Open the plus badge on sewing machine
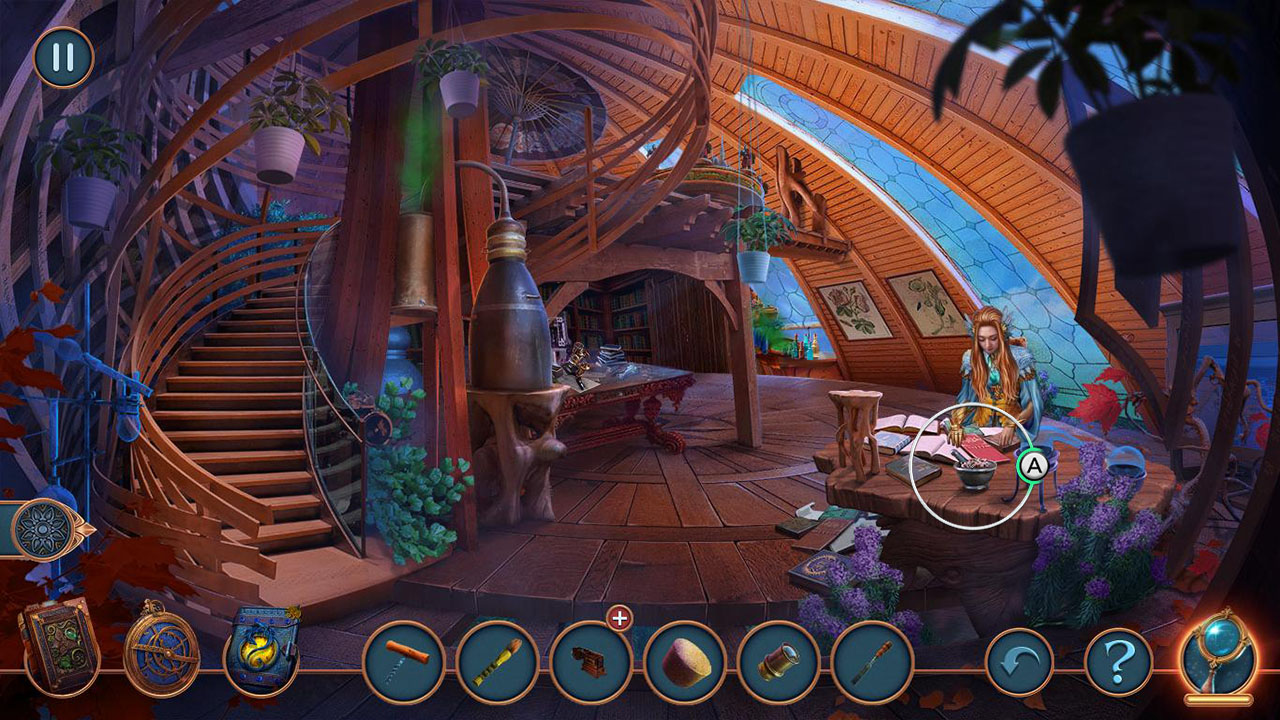Viewport: 1280px width, 720px height. click(619, 620)
